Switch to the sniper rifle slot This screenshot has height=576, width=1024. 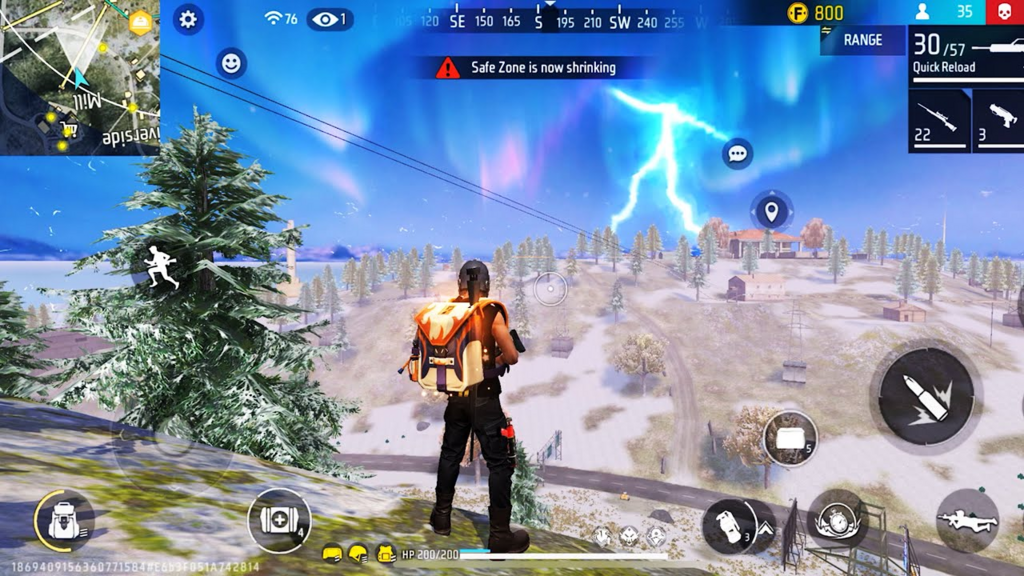(939, 121)
